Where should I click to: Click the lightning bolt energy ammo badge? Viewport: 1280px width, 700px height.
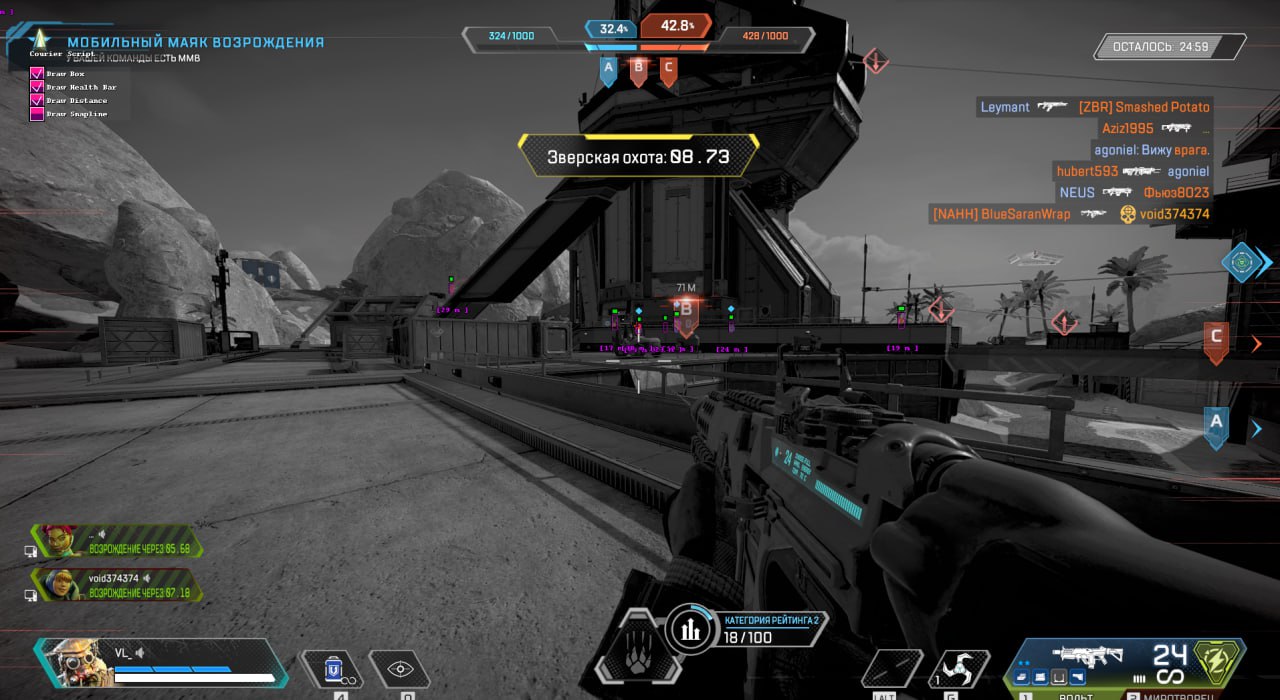[x=1217, y=662]
